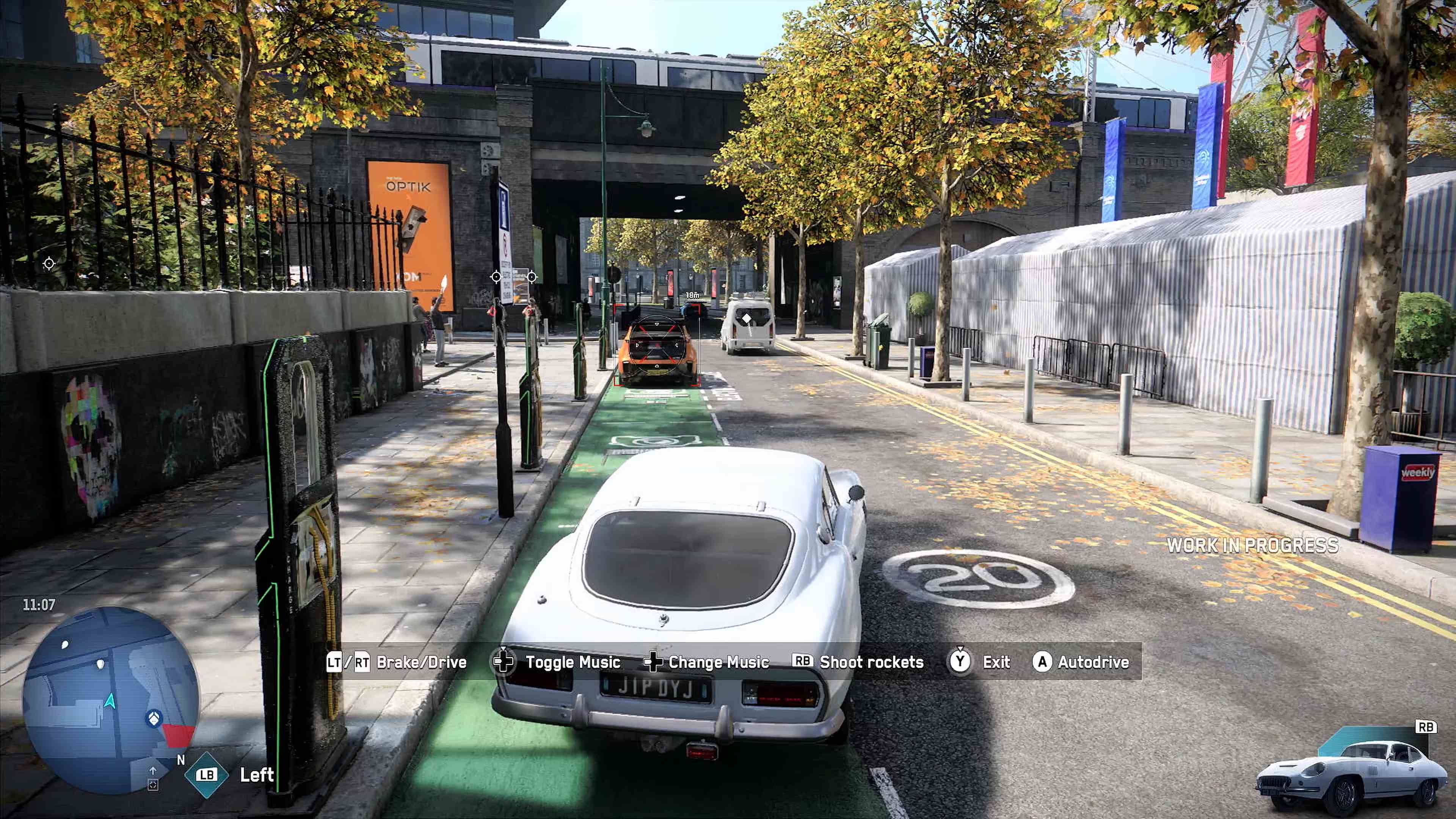Target the white diamond marker on the van
Image resolution: width=1456 pixels, height=819 pixels.
(x=747, y=319)
